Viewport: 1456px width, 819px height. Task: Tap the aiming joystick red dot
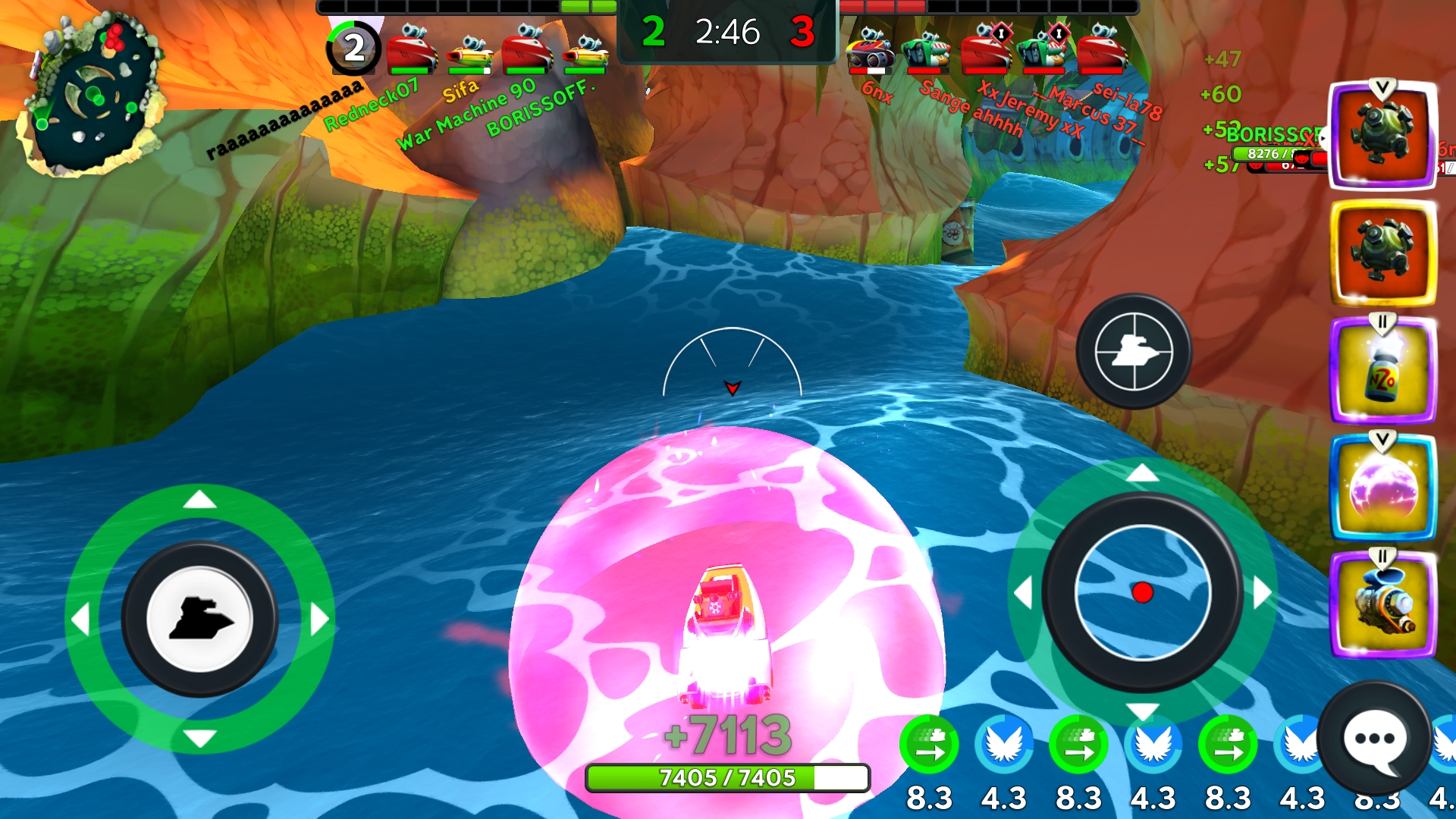point(1142,592)
